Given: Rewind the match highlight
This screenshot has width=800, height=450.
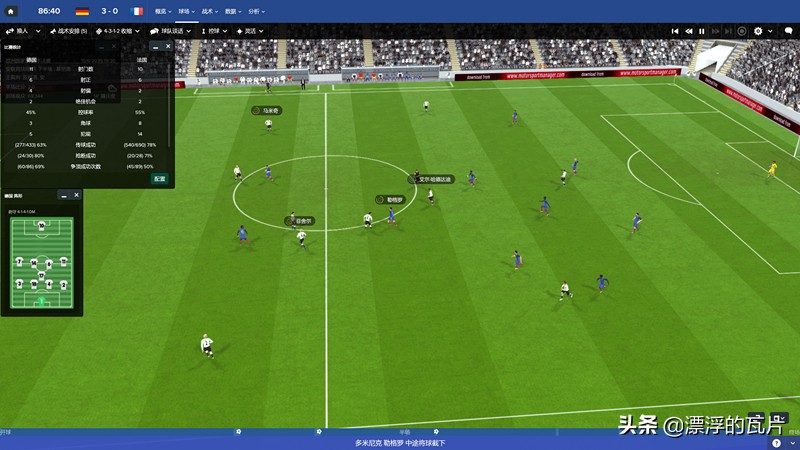Looking at the screenshot, I should click(688, 31).
